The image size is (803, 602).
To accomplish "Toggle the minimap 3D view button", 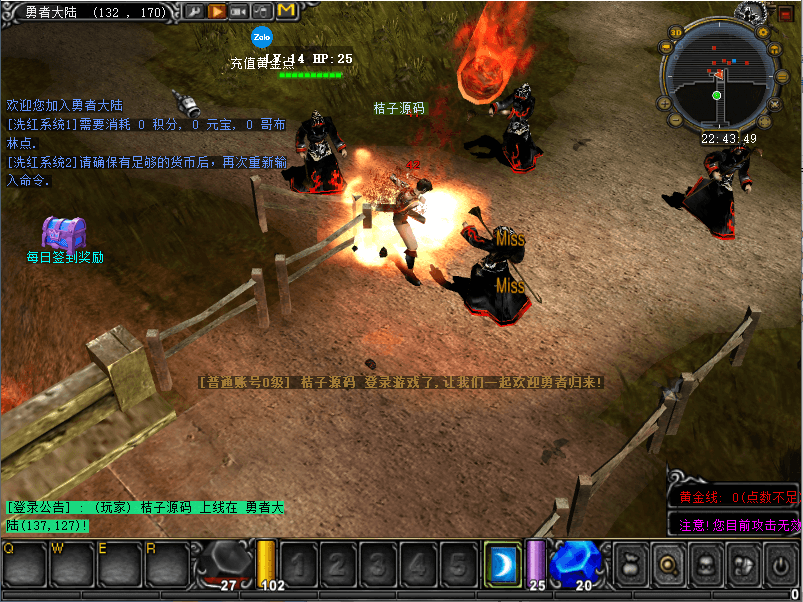I will pos(676,32).
